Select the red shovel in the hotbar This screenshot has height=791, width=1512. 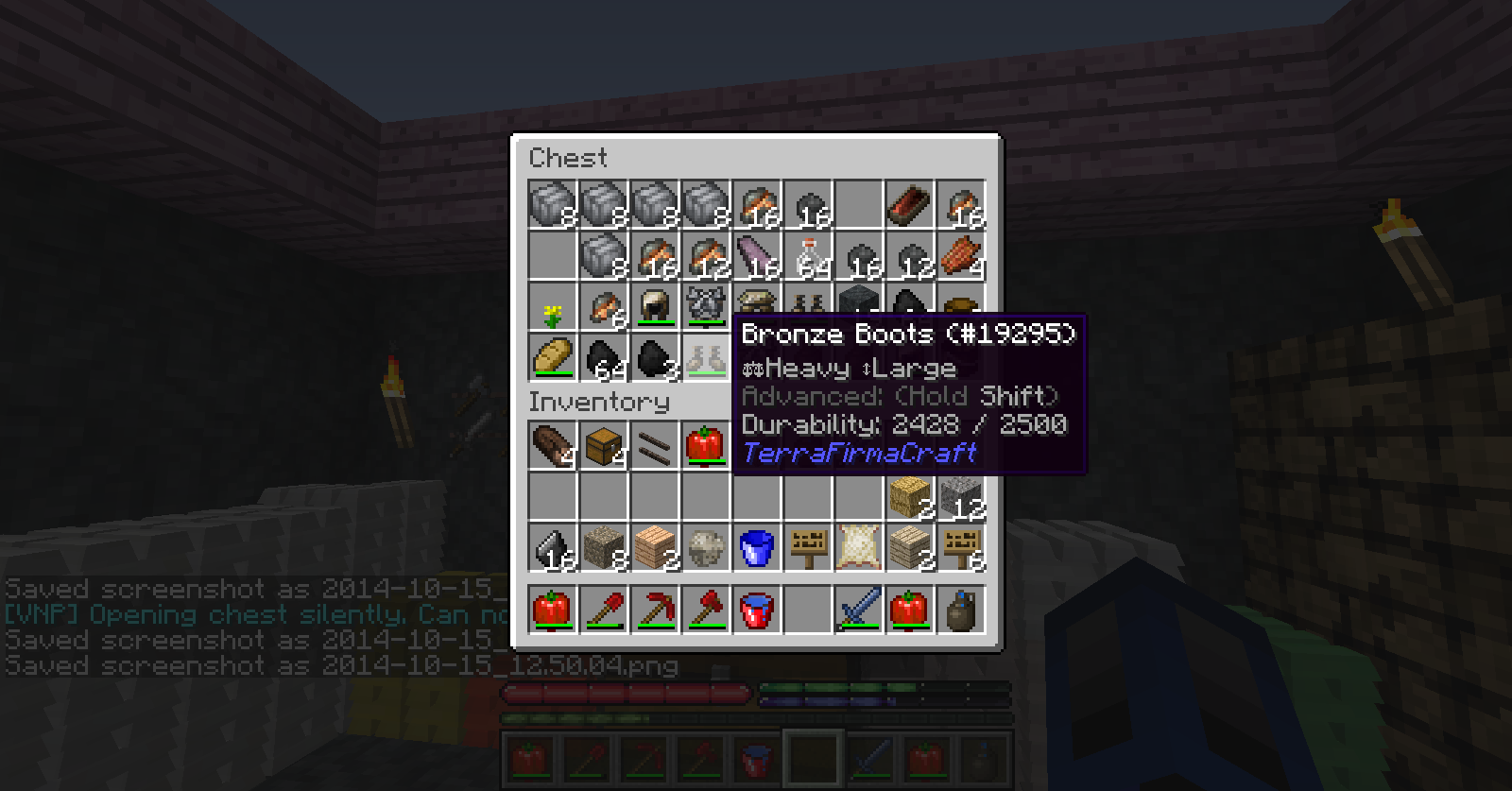click(x=604, y=610)
